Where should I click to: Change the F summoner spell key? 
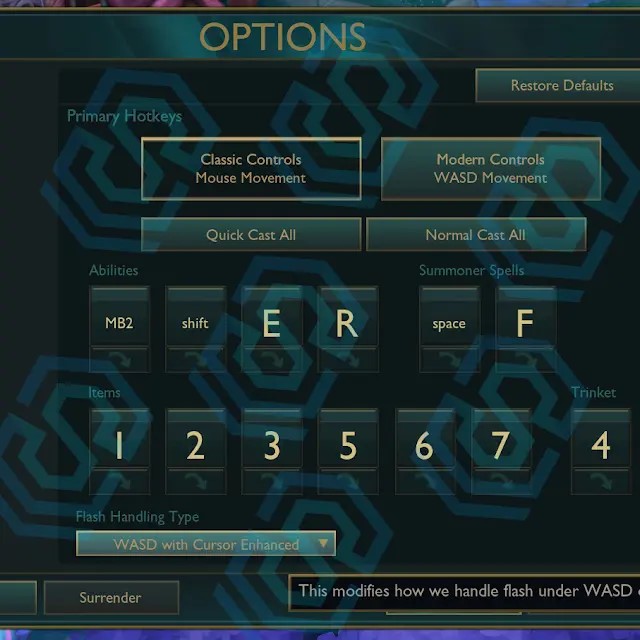(525, 323)
